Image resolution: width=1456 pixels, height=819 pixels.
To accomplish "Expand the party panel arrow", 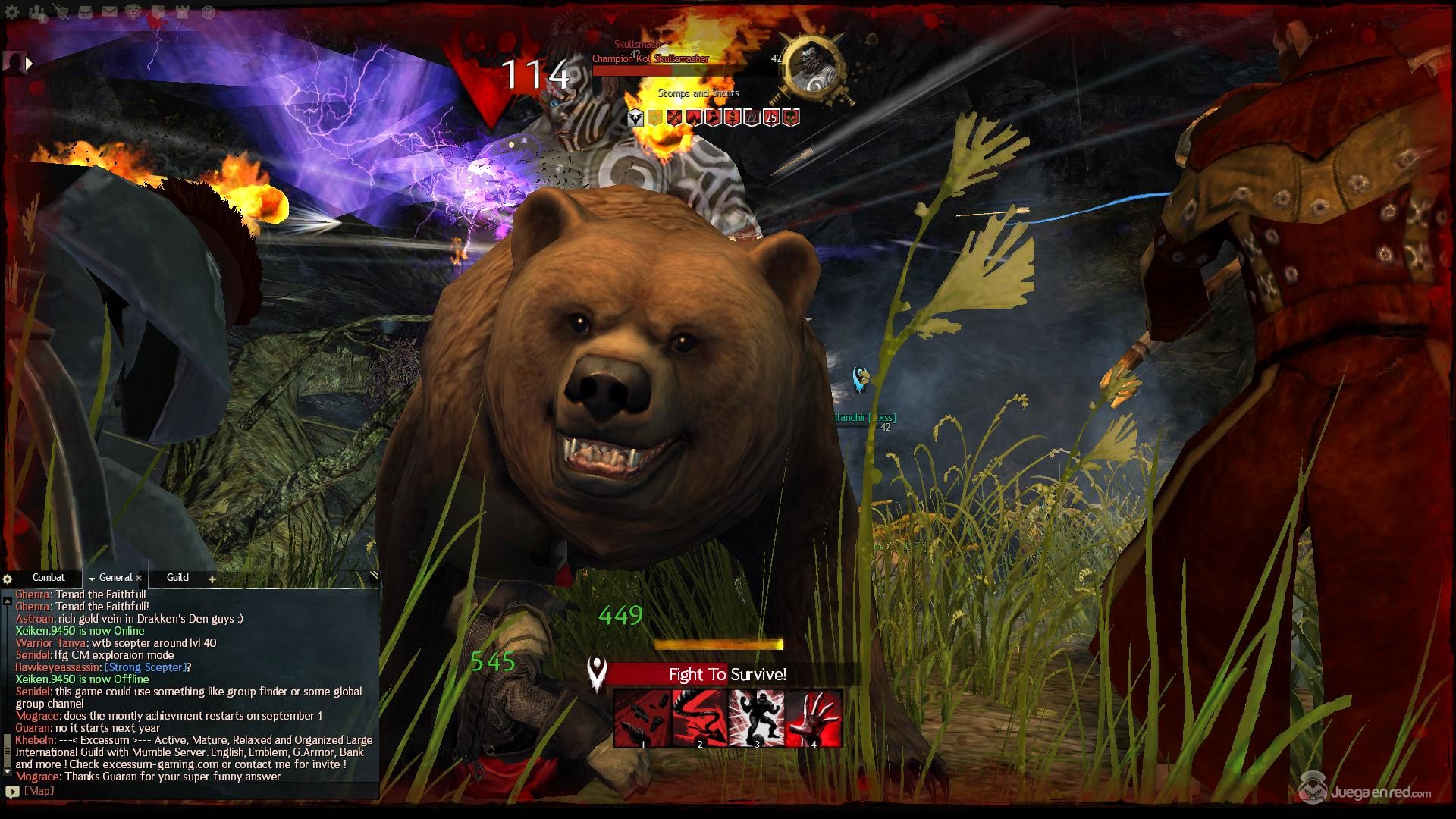I will [x=29, y=64].
